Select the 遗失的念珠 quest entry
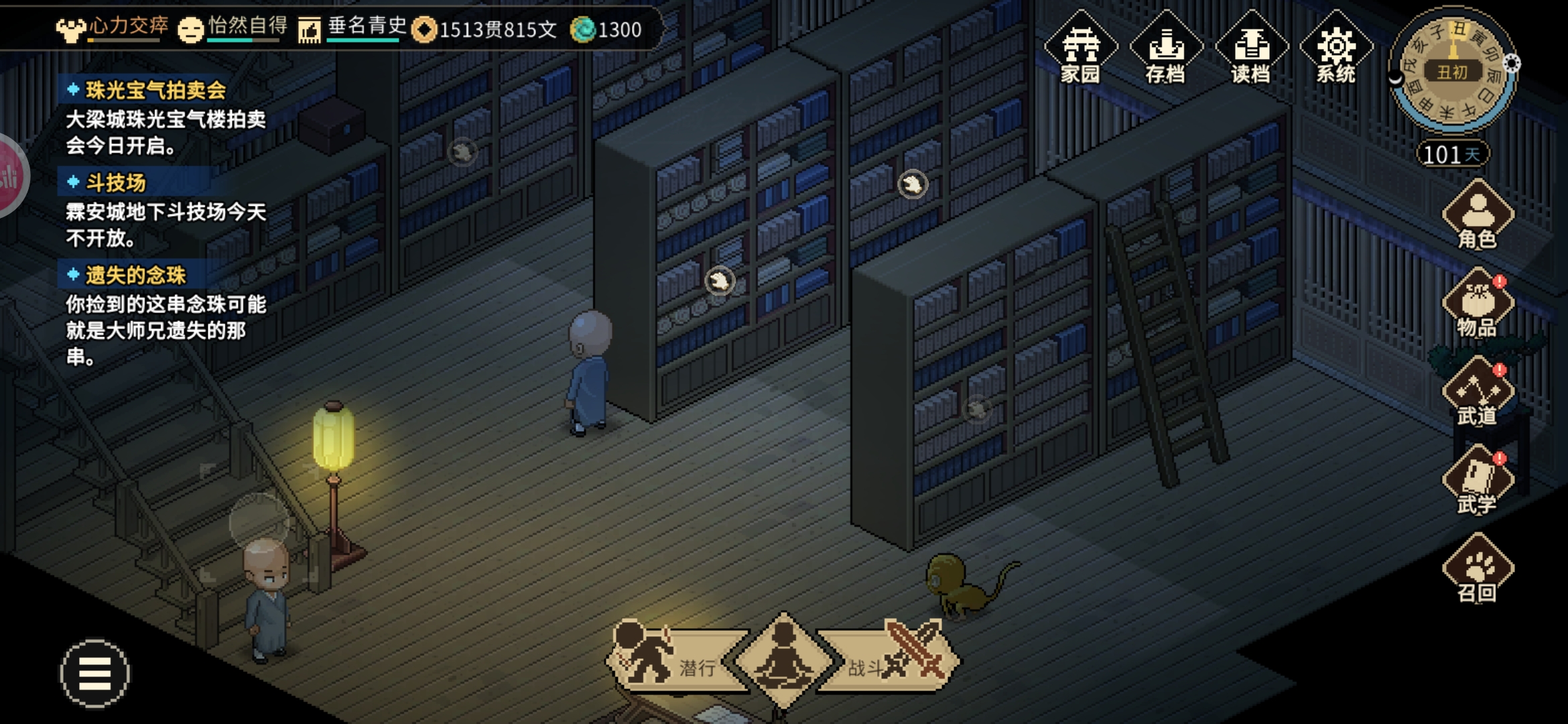The width and height of the screenshot is (1568, 724). (x=135, y=276)
